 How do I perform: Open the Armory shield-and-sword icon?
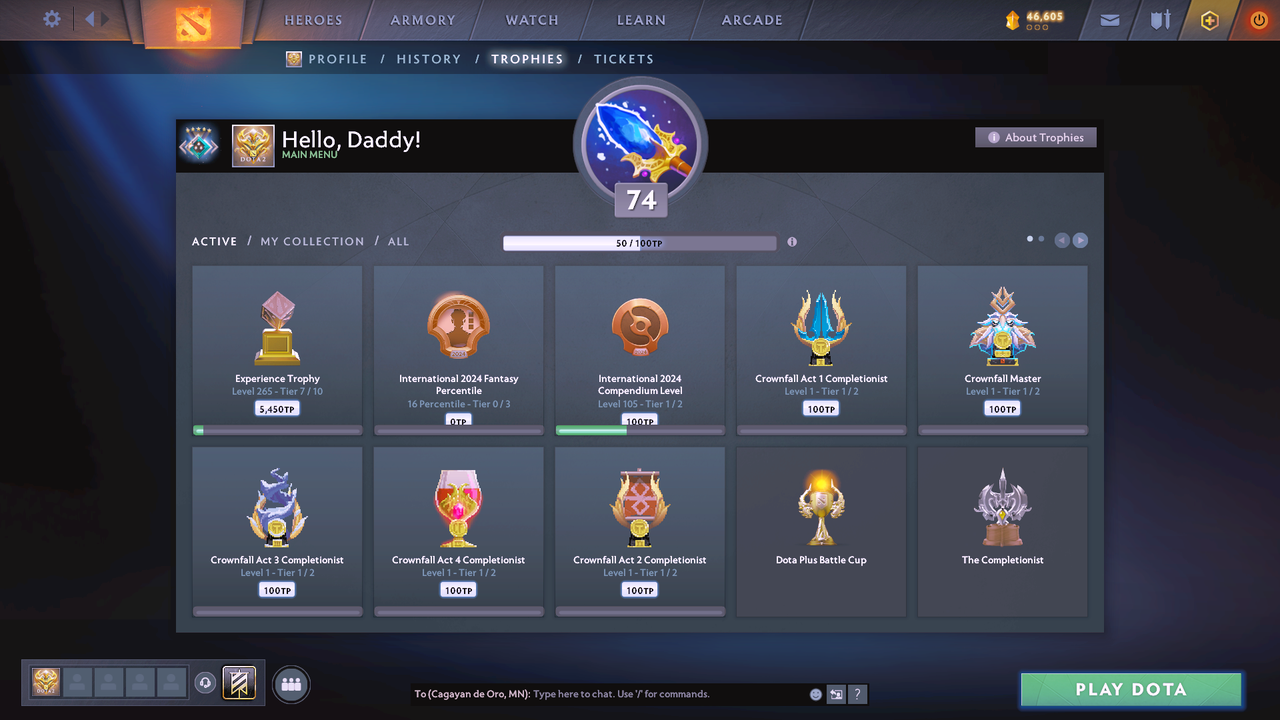[1159, 19]
